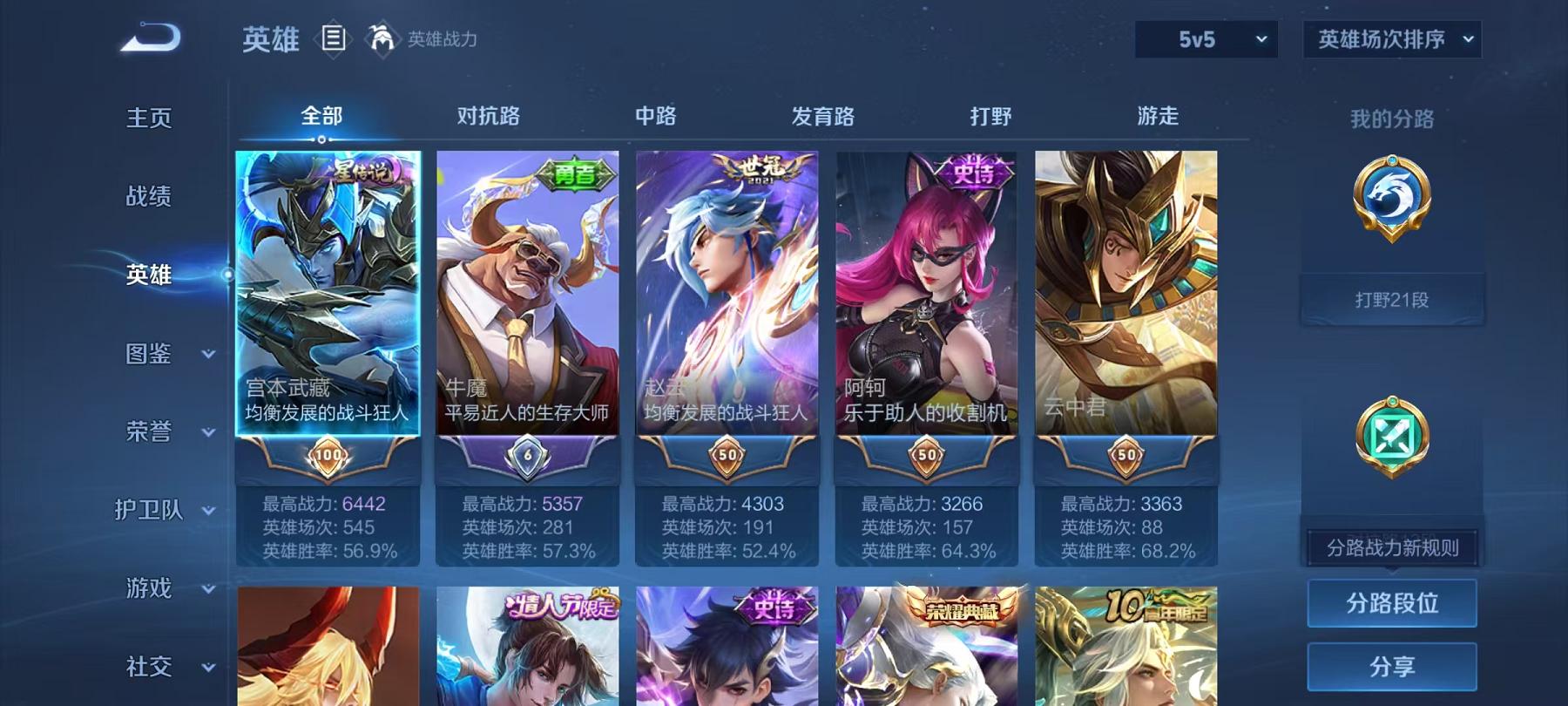
Task: Click the 分路段位 button
Action: [x=1392, y=603]
